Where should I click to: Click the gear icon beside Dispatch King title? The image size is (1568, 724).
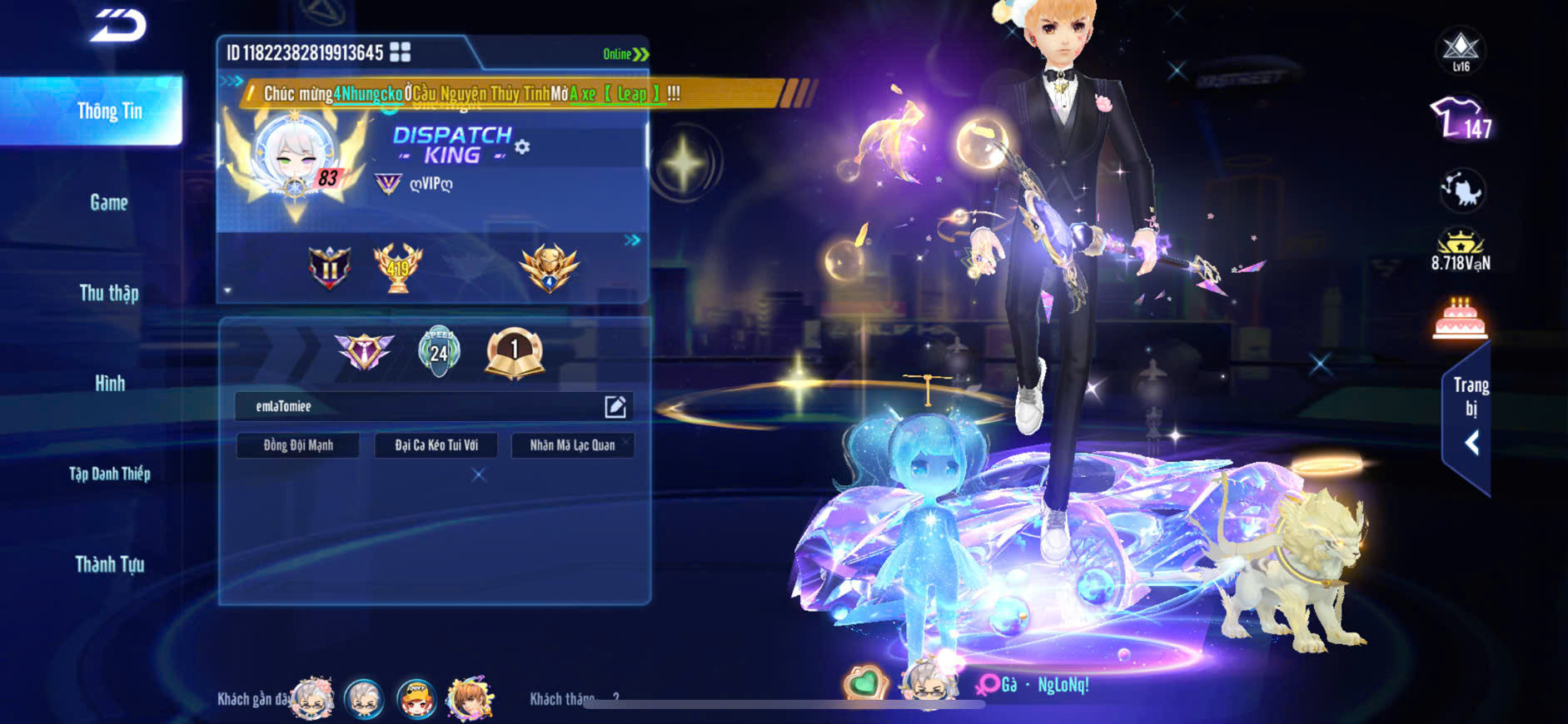point(522,147)
